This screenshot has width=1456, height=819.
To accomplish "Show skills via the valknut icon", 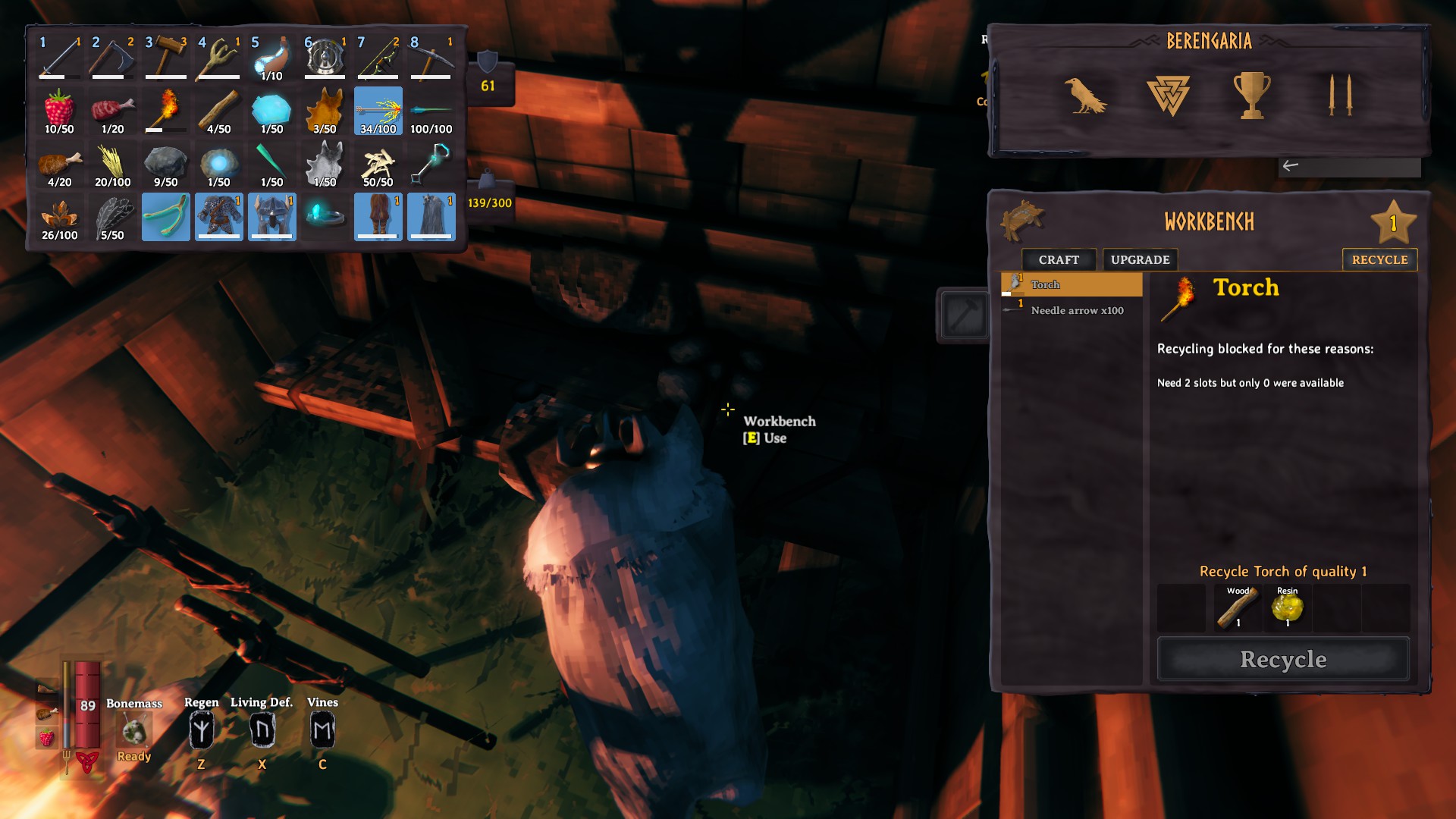I will pos(1168,96).
